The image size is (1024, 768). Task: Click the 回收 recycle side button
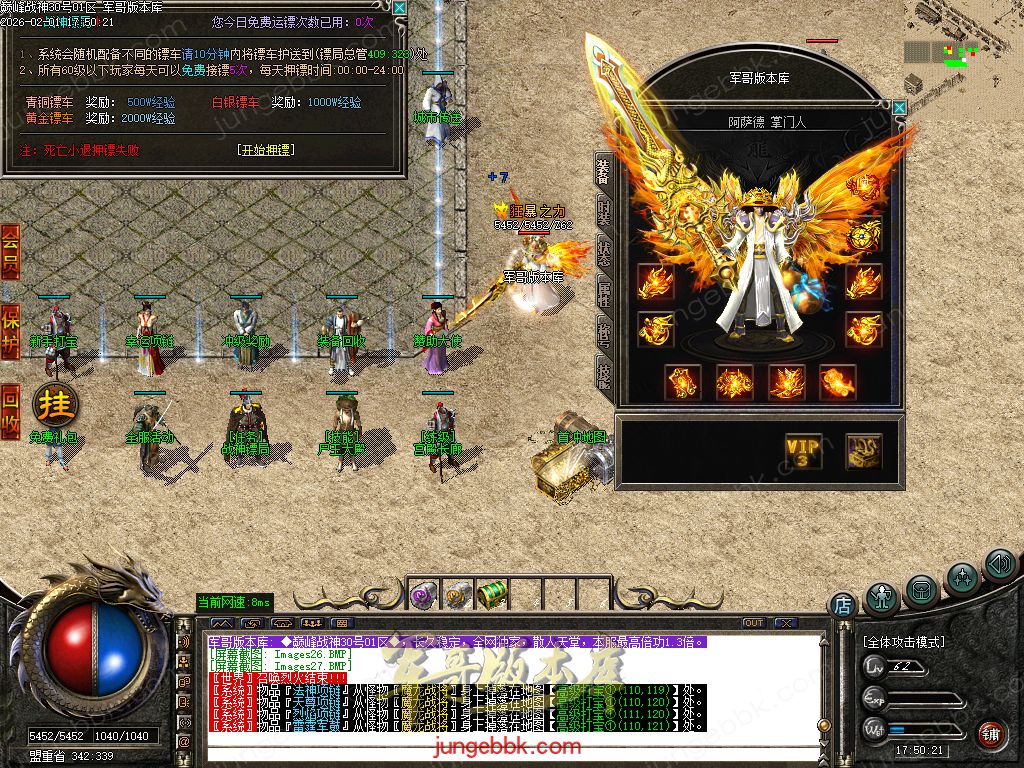(x=10, y=412)
